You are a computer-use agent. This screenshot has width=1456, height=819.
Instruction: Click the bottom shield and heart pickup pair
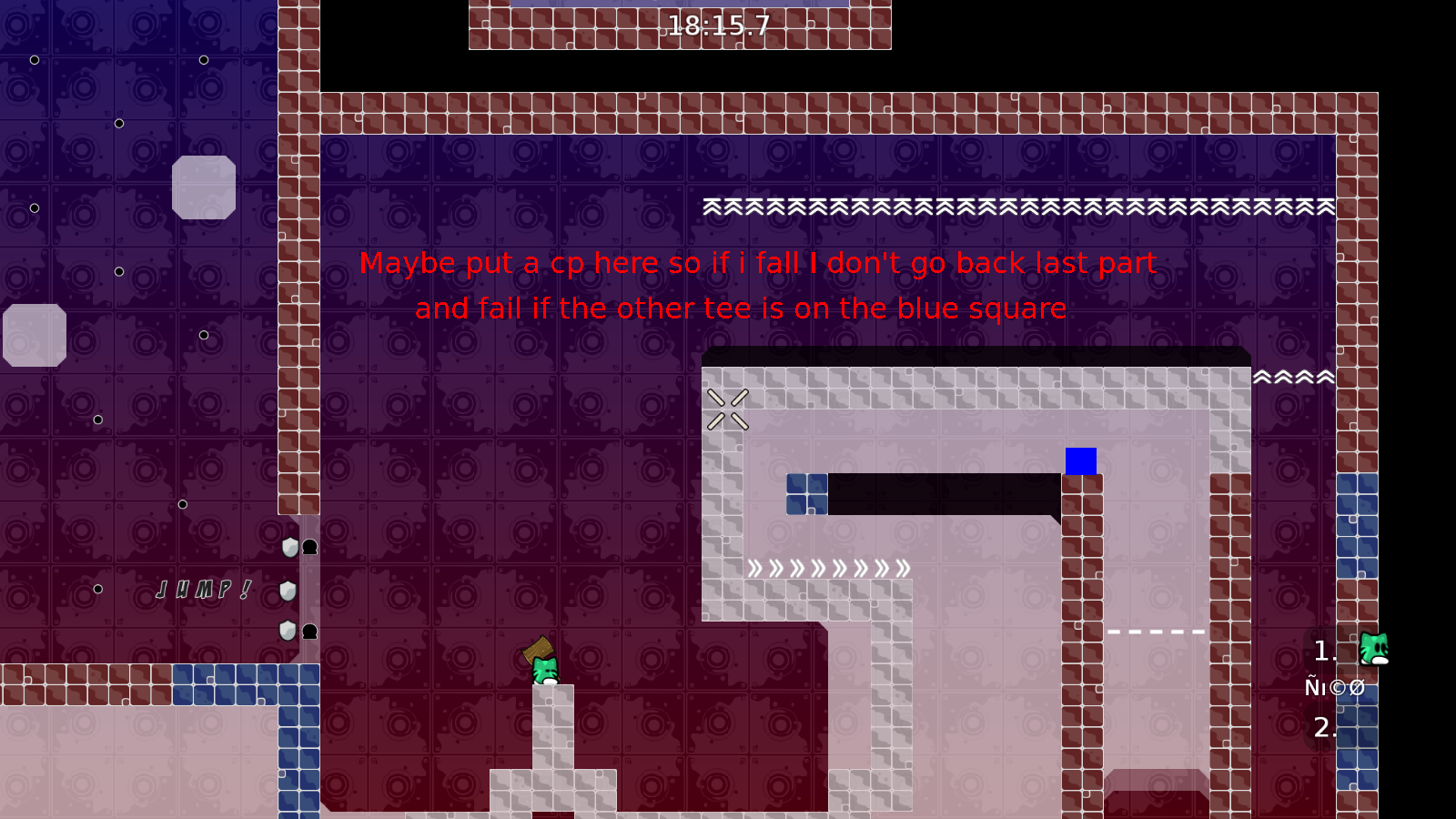[298, 631]
